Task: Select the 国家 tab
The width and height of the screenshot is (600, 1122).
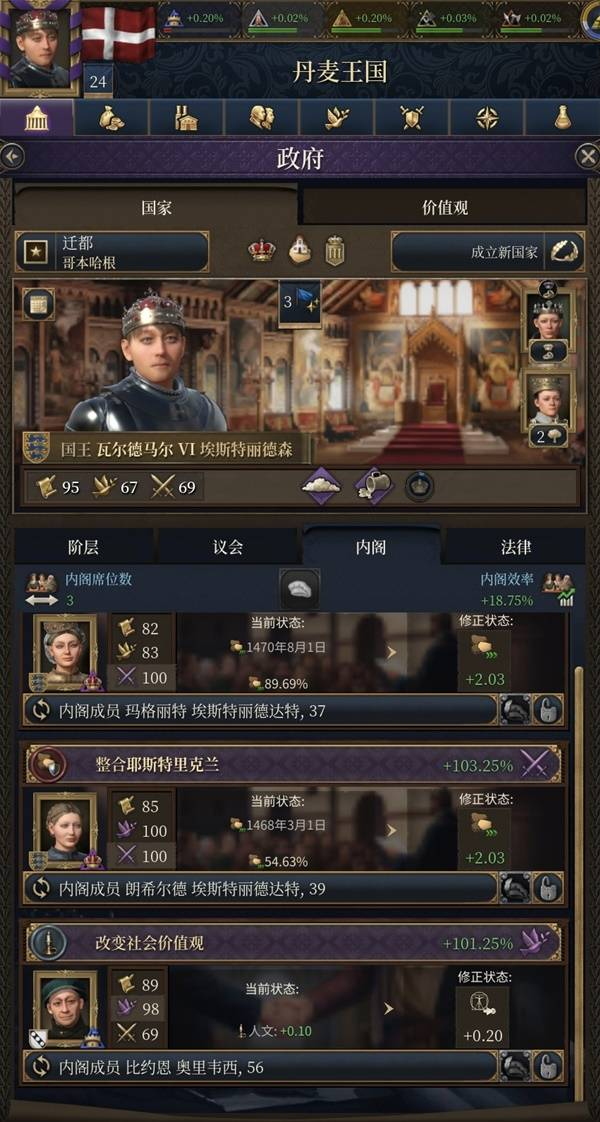Action: point(156,208)
